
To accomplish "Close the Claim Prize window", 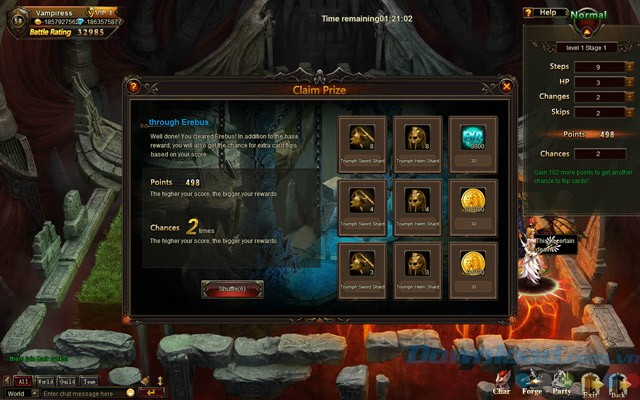I will (507, 87).
